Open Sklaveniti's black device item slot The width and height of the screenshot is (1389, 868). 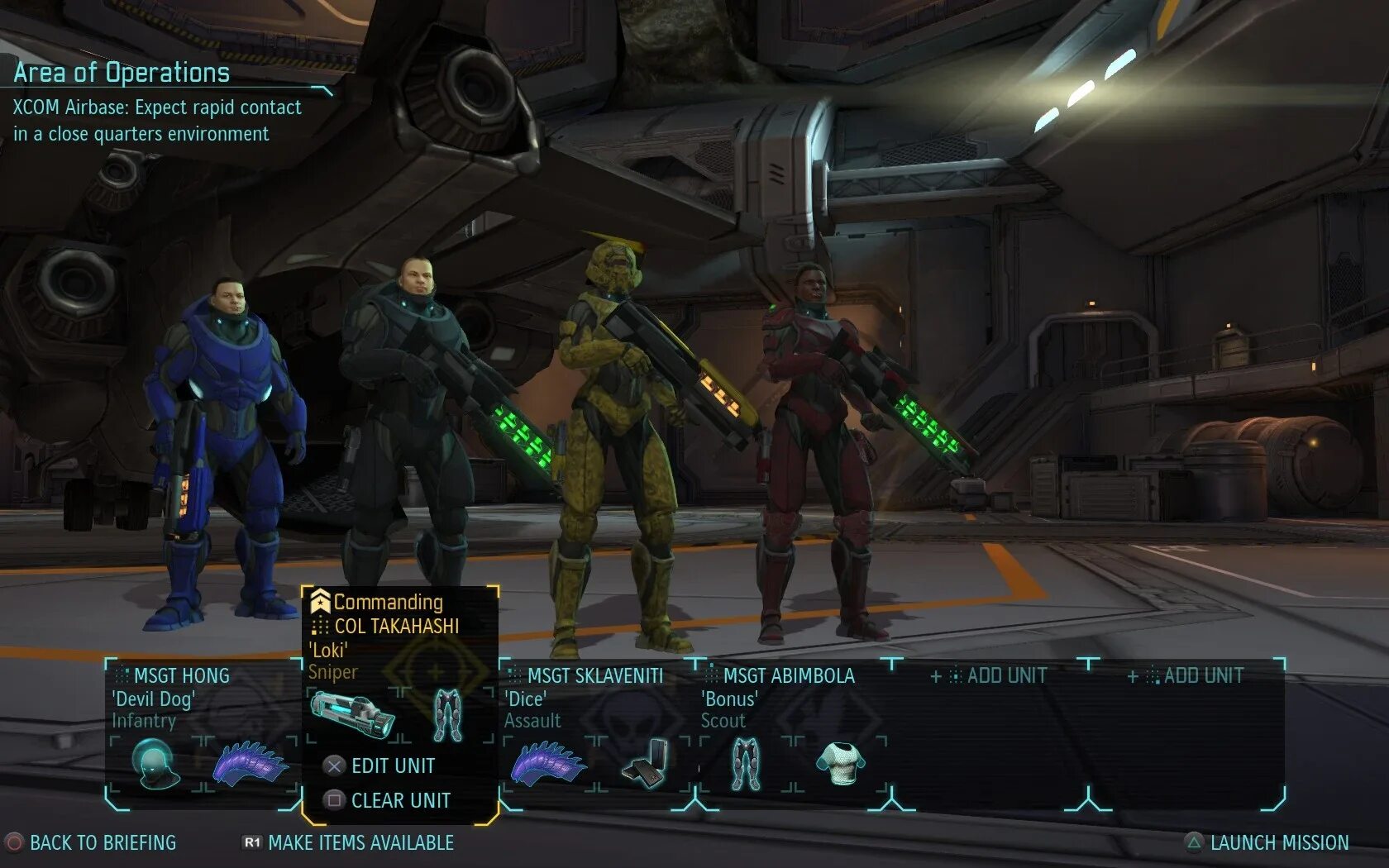tap(646, 762)
